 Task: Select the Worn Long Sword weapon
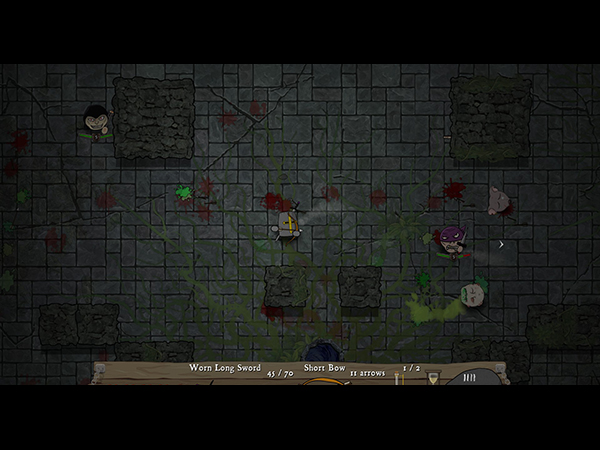point(225,368)
